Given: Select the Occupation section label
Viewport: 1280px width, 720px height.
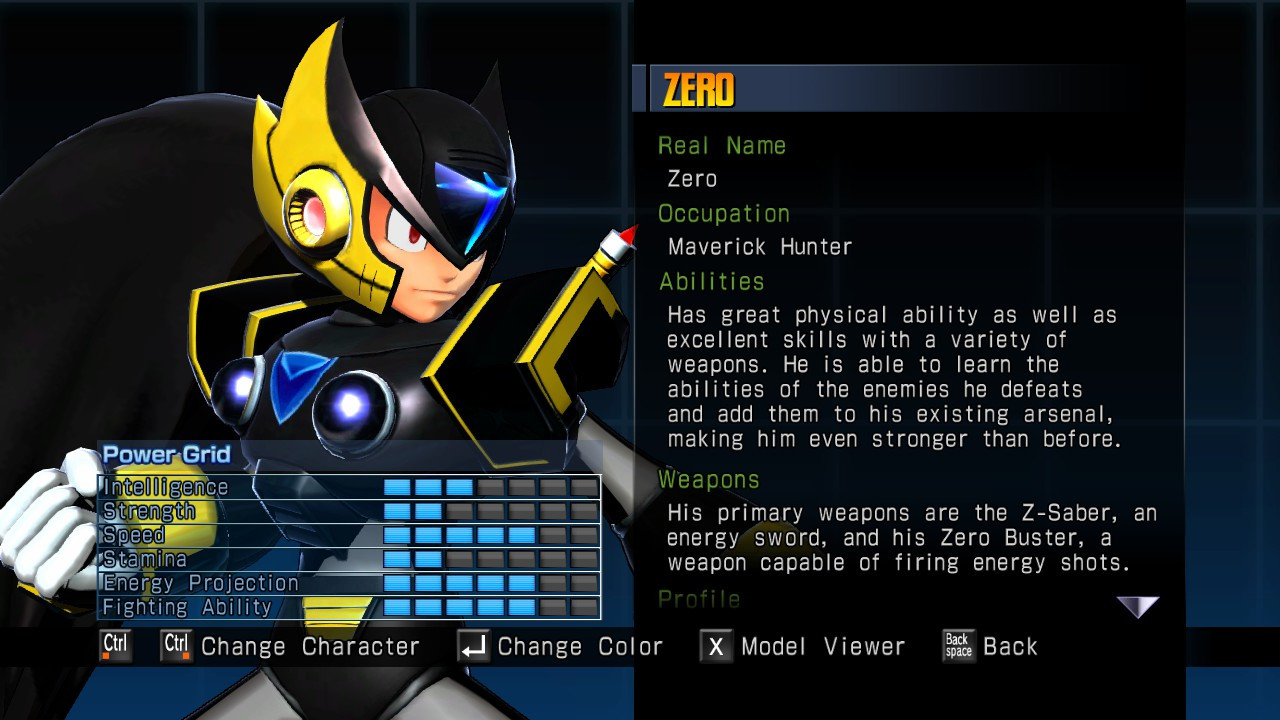Looking at the screenshot, I should click(x=722, y=213).
